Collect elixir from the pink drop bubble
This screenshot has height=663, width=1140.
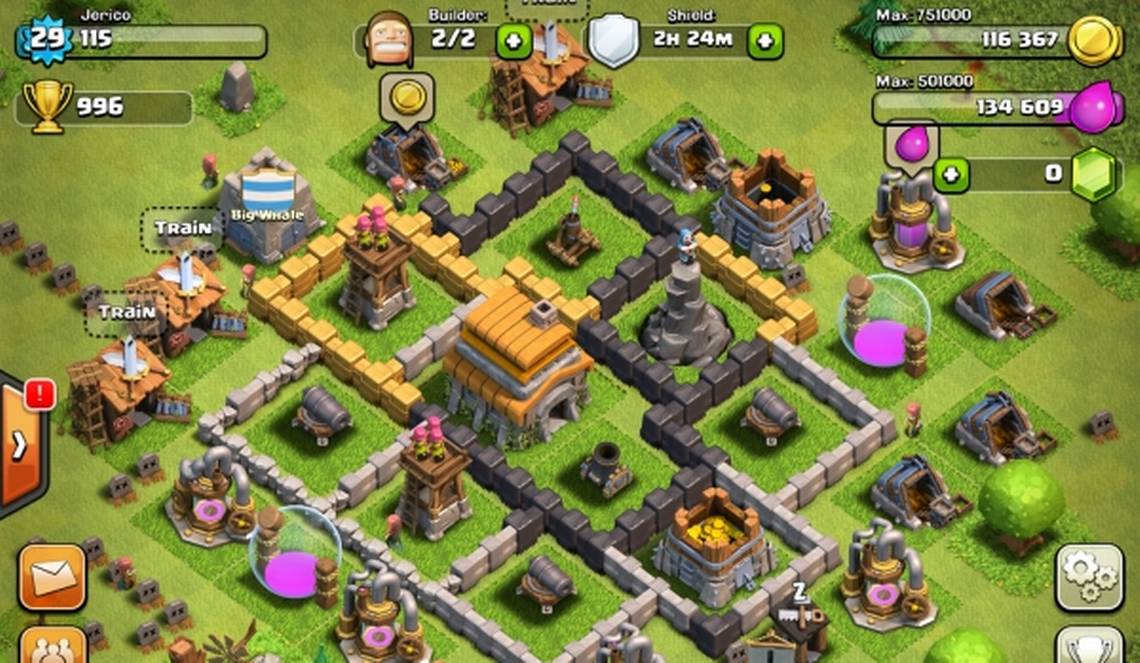(x=911, y=144)
